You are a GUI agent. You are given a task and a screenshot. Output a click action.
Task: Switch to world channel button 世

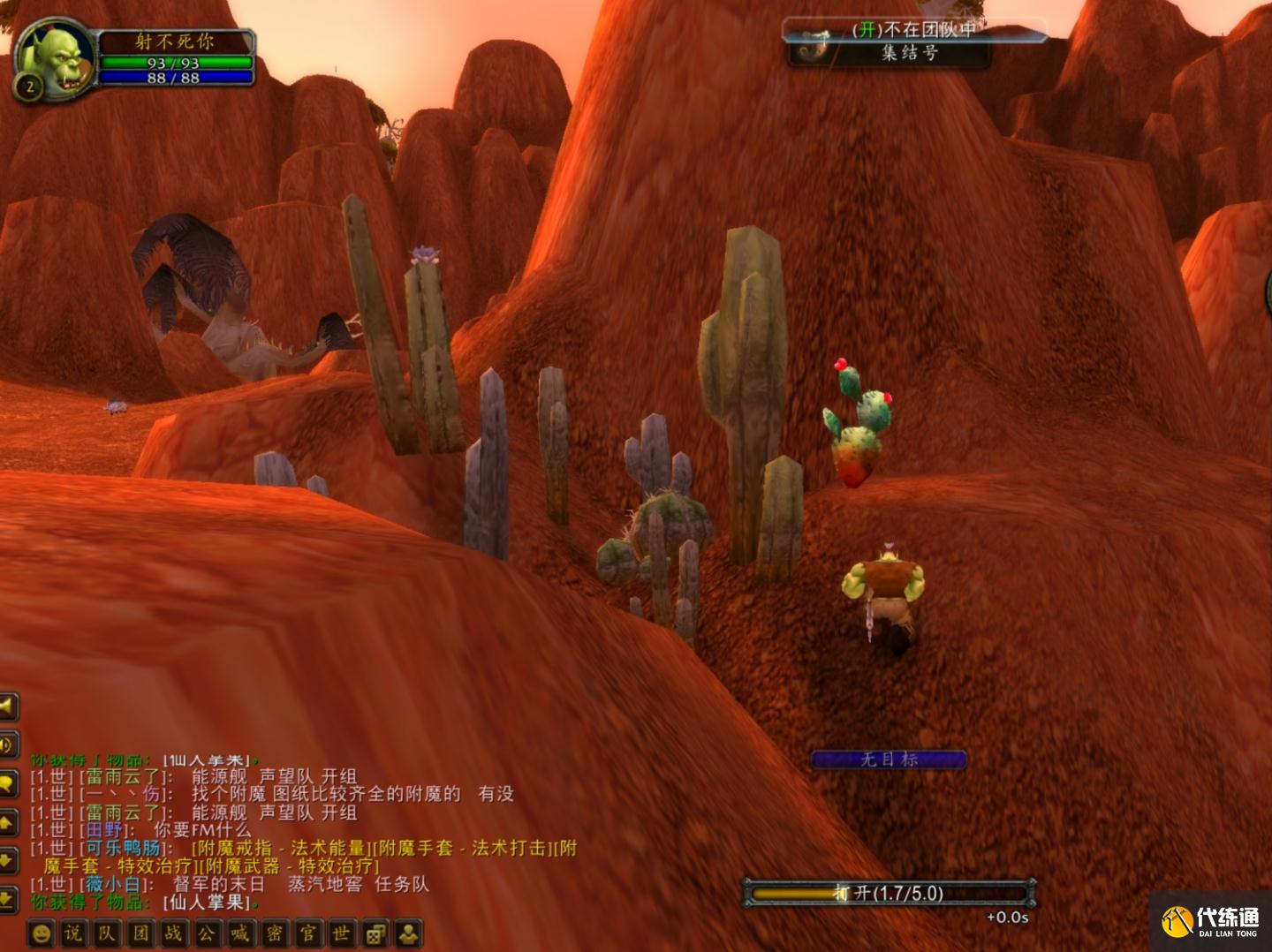[341, 933]
